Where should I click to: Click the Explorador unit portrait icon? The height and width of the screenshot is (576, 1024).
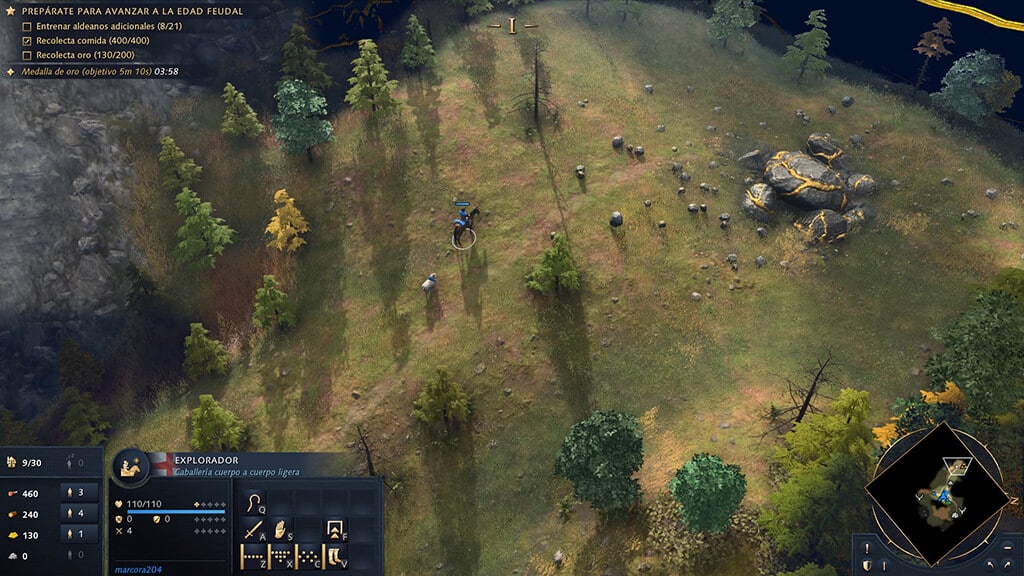(x=130, y=466)
